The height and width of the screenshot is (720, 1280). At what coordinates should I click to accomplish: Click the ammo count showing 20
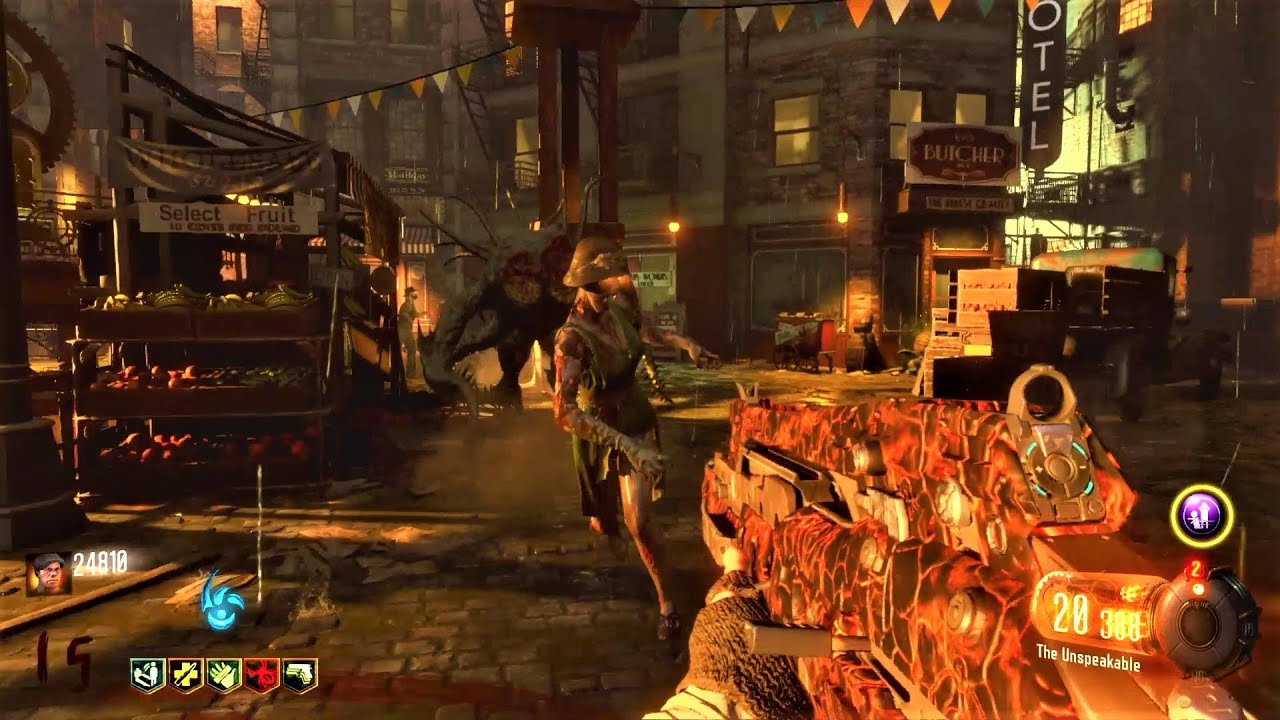[x=1070, y=613]
